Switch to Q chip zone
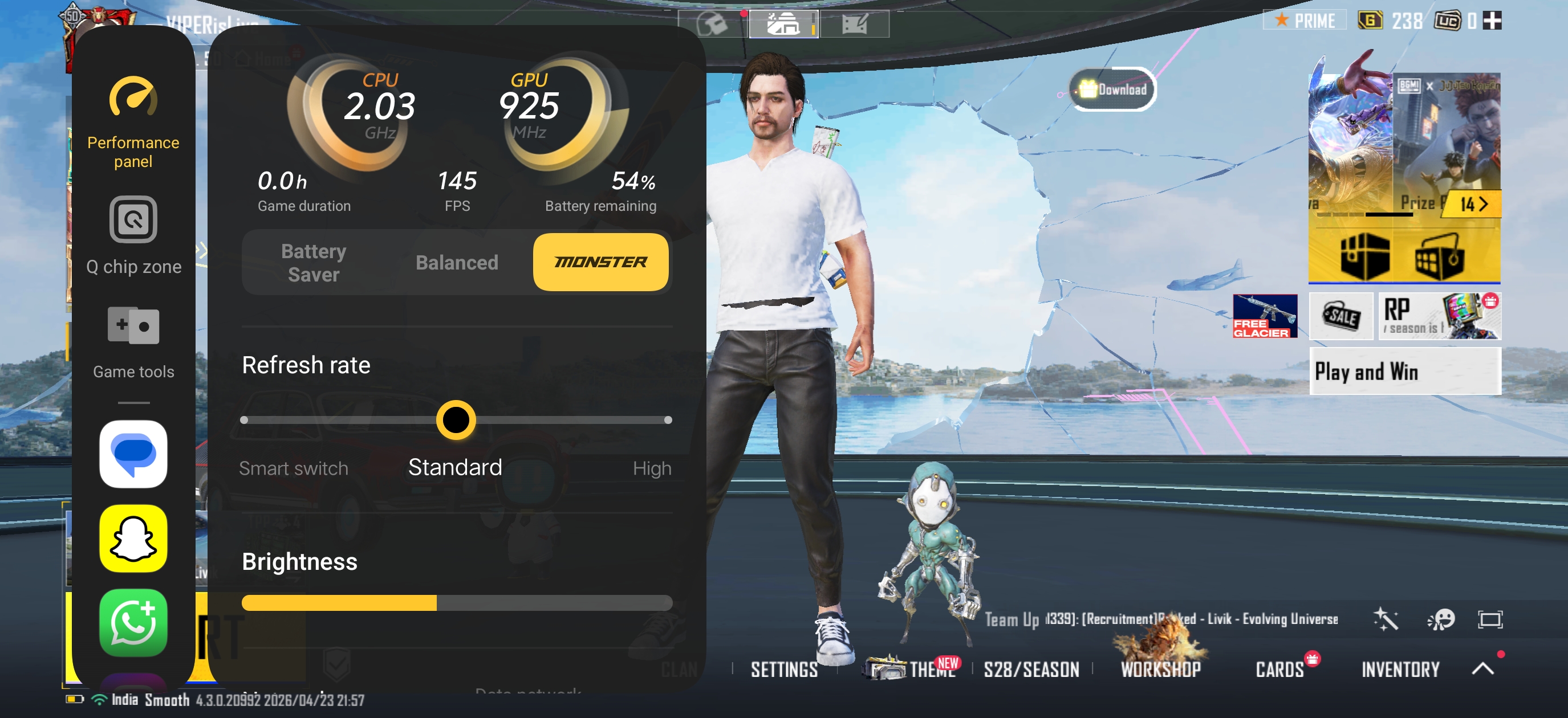1568x718 pixels. coord(133,235)
